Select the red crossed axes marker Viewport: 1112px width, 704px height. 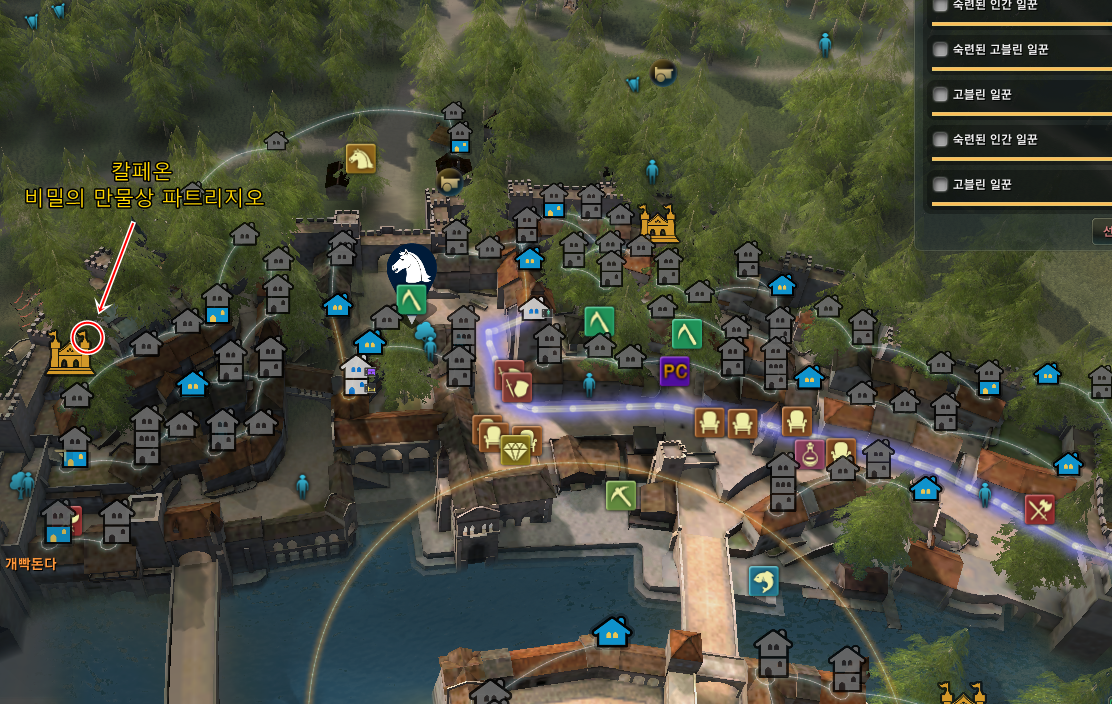(1040, 510)
